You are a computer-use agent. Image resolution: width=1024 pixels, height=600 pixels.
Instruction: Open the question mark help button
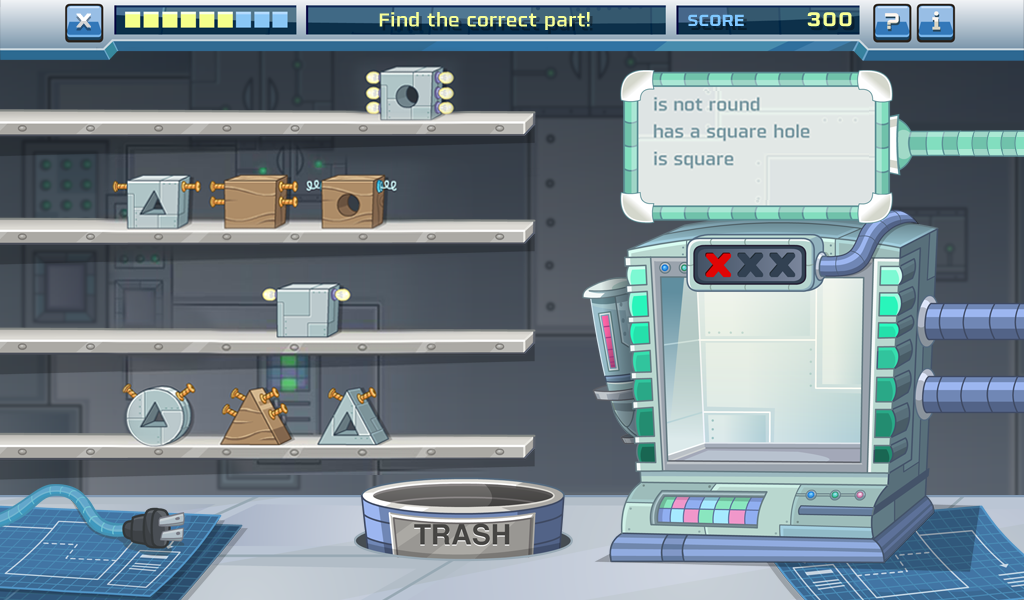[x=891, y=22]
